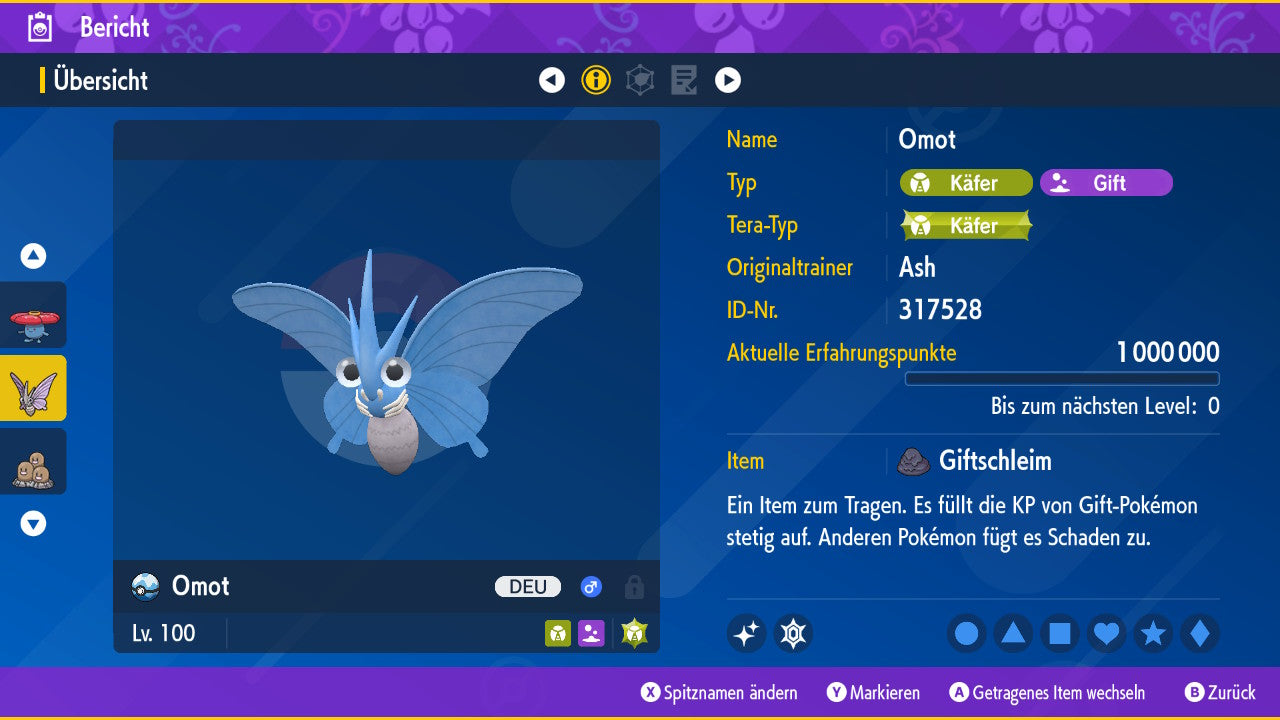Select Venomoth party slot

click(33, 388)
